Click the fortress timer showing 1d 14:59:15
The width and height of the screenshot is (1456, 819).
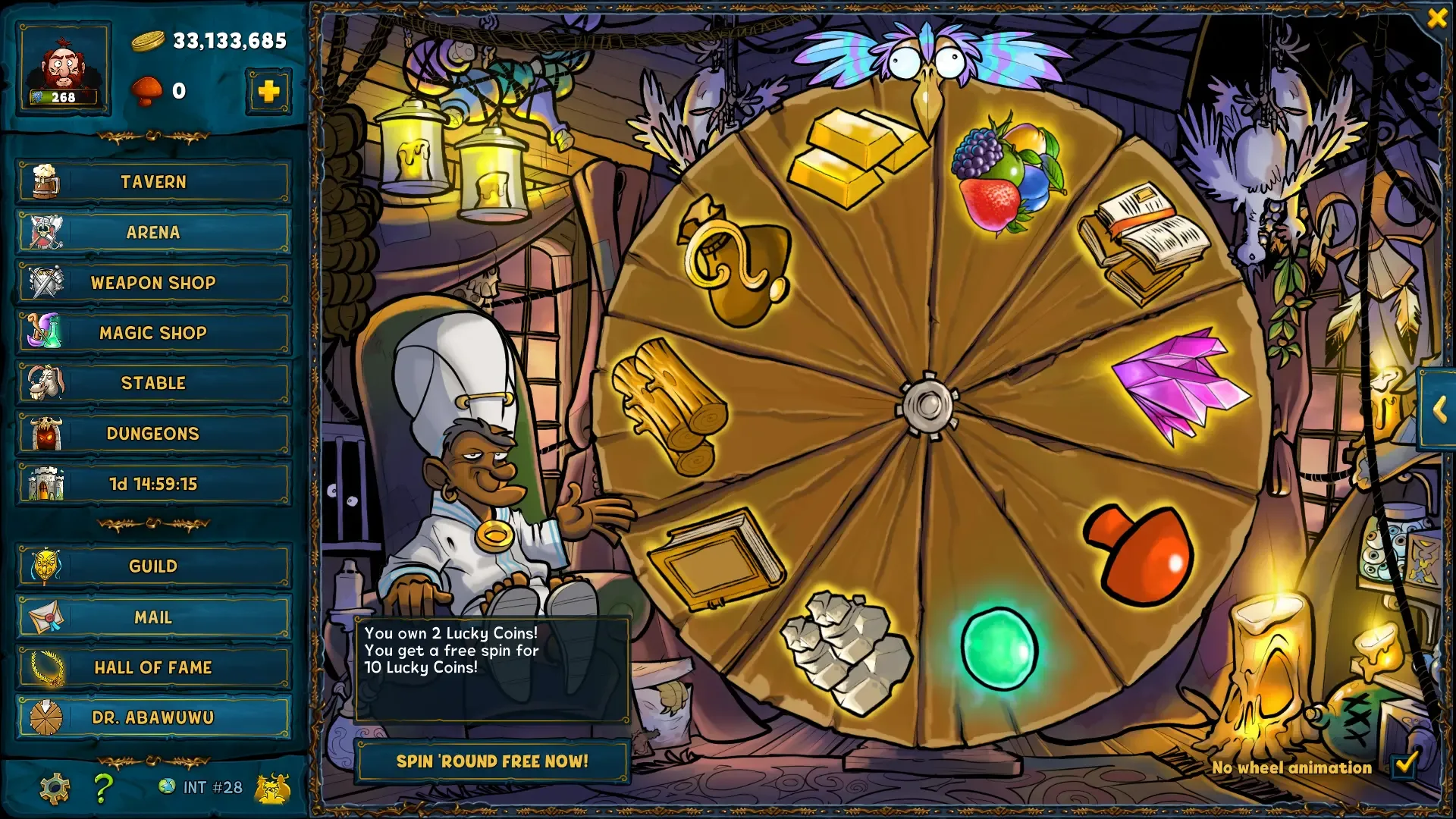[152, 484]
